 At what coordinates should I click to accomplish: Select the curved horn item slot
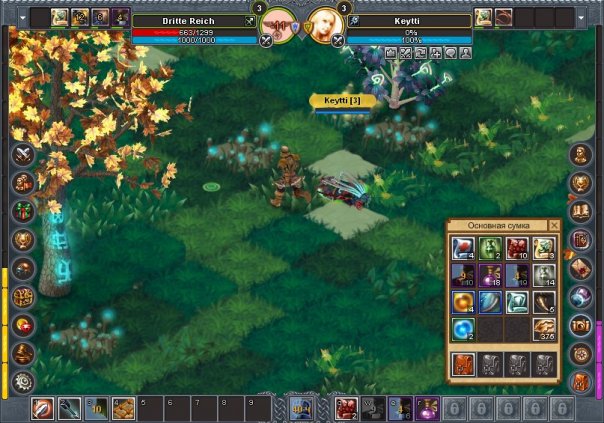[x=544, y=302]
